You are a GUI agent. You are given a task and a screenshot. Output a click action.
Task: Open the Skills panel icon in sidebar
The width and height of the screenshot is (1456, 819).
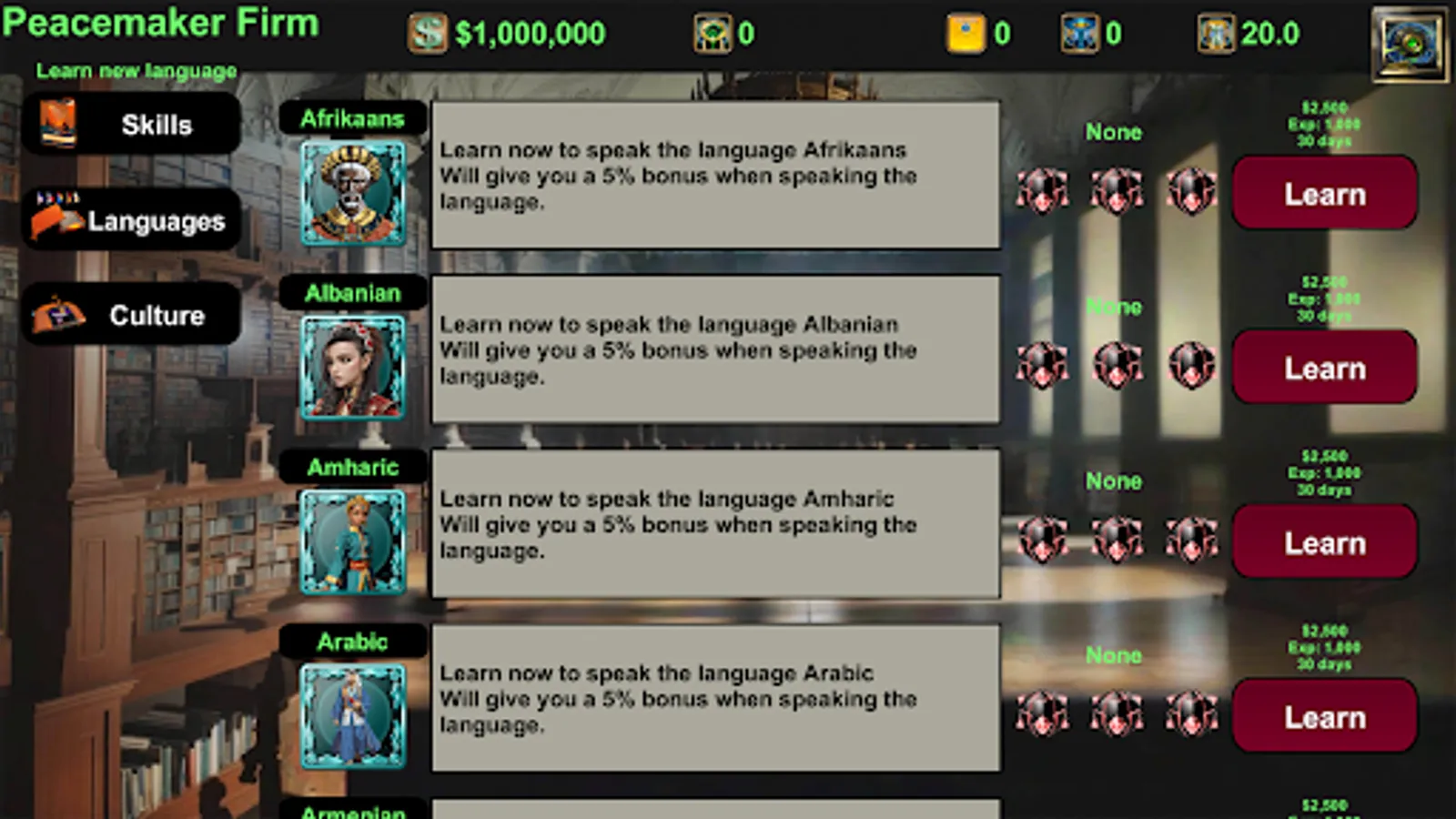(56, 124)
